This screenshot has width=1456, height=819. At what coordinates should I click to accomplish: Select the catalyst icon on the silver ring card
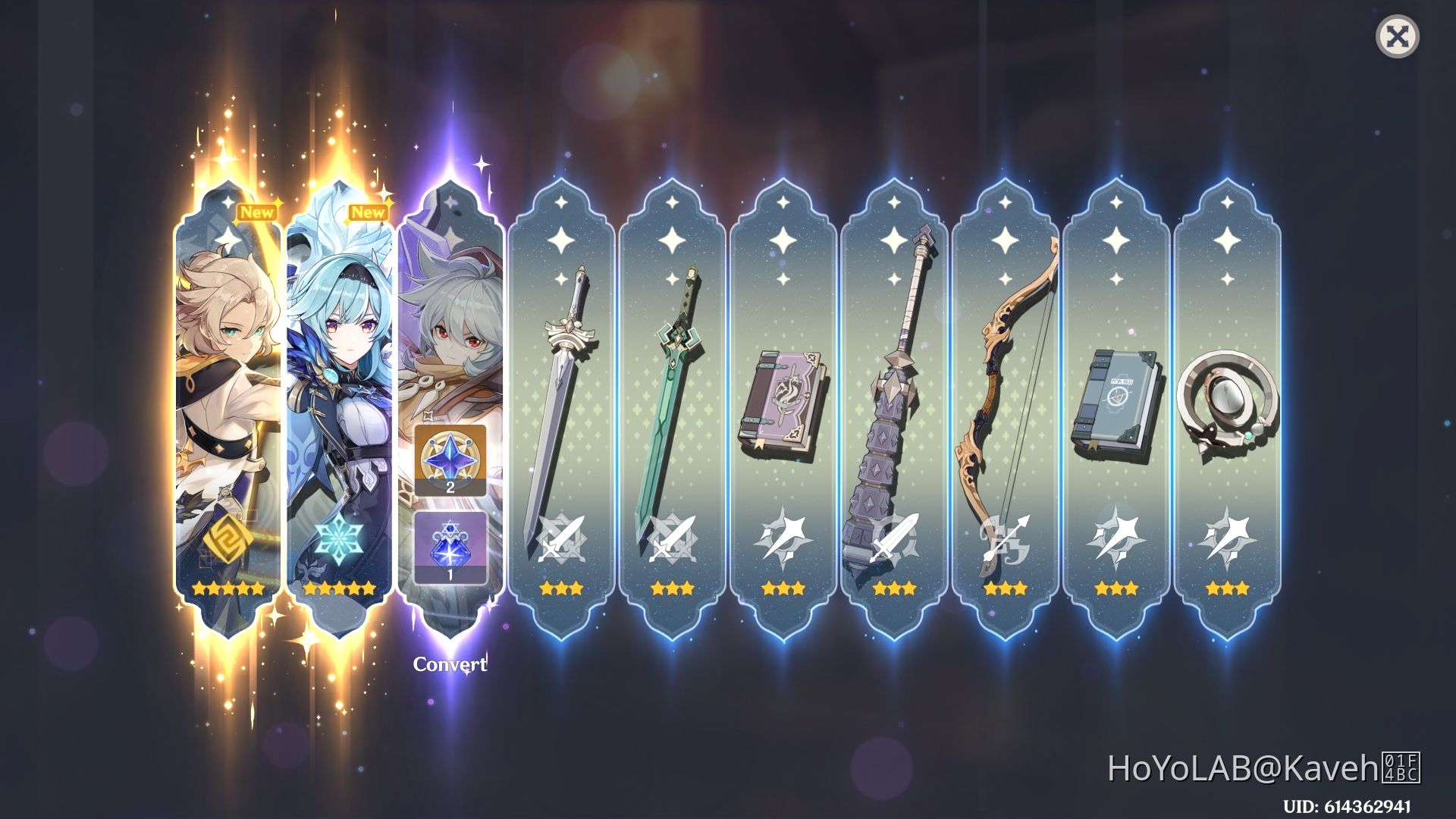[1226, 536]
